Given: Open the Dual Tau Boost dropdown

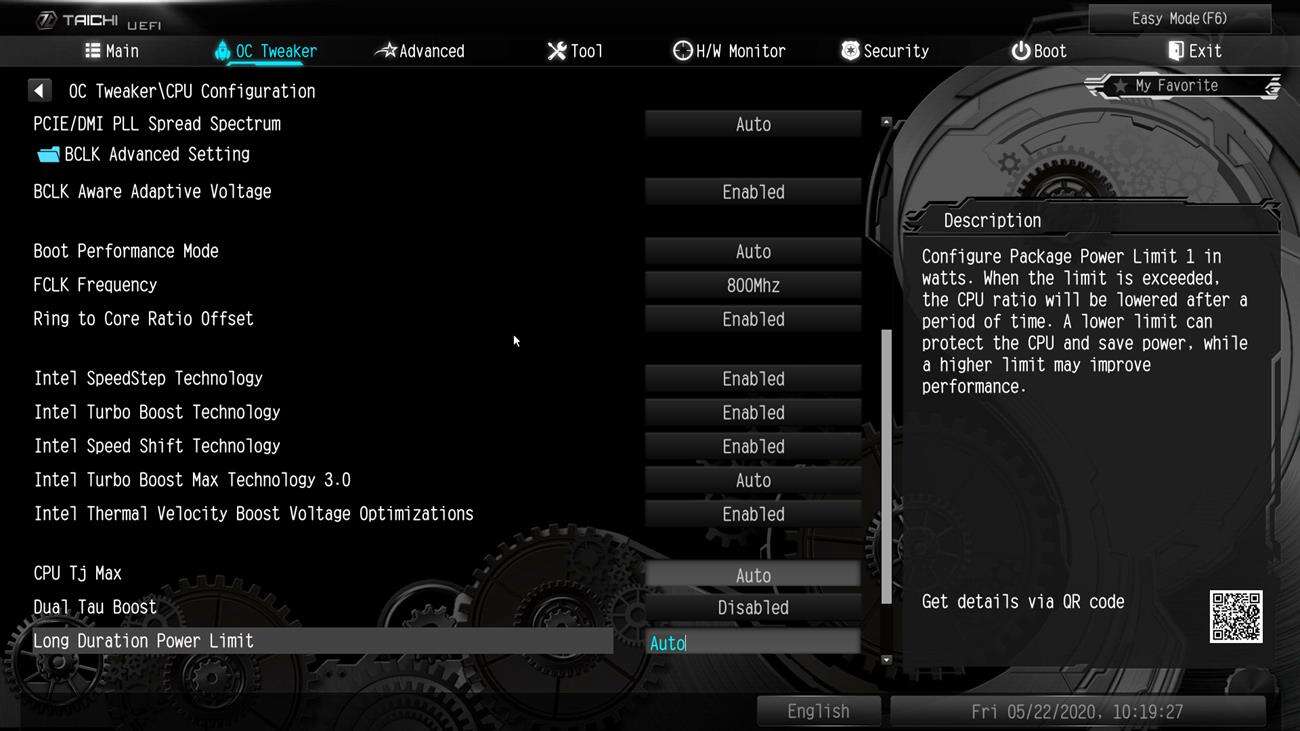Looking at the screenshot, I should [x=753, y=608].
